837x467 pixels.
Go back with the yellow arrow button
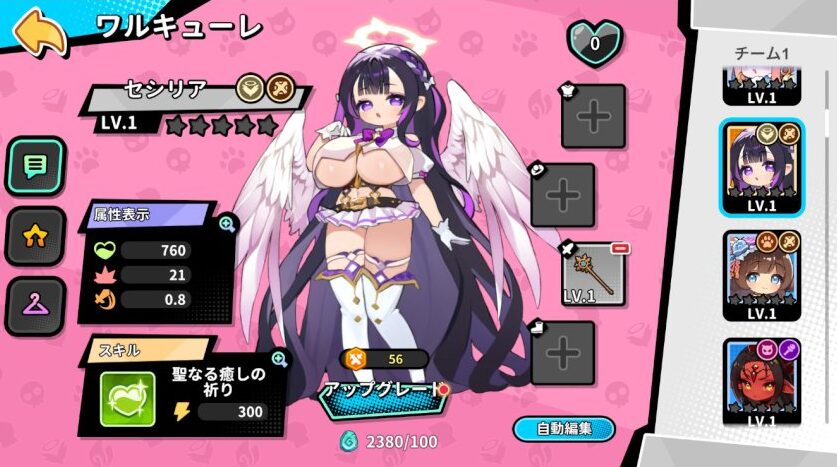[x=40, y=32]
